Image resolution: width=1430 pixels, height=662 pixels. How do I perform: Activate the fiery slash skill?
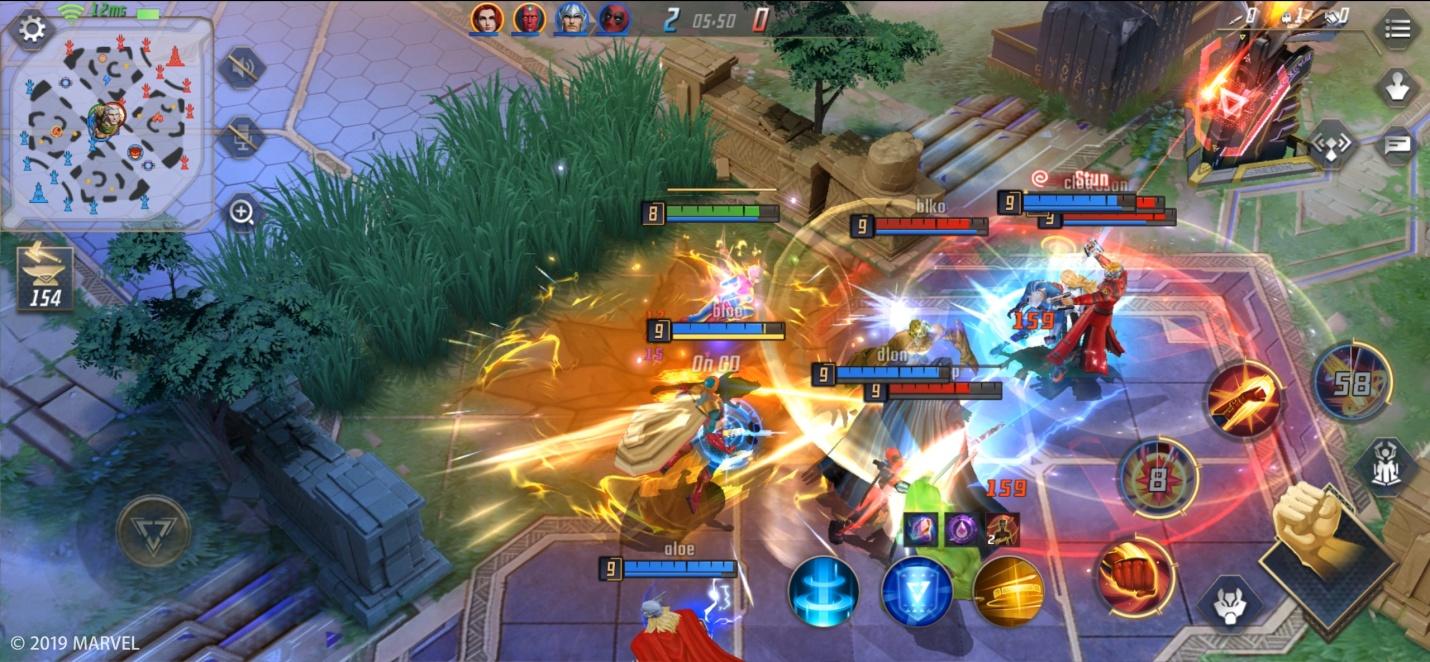click(x=1244, y=400)
